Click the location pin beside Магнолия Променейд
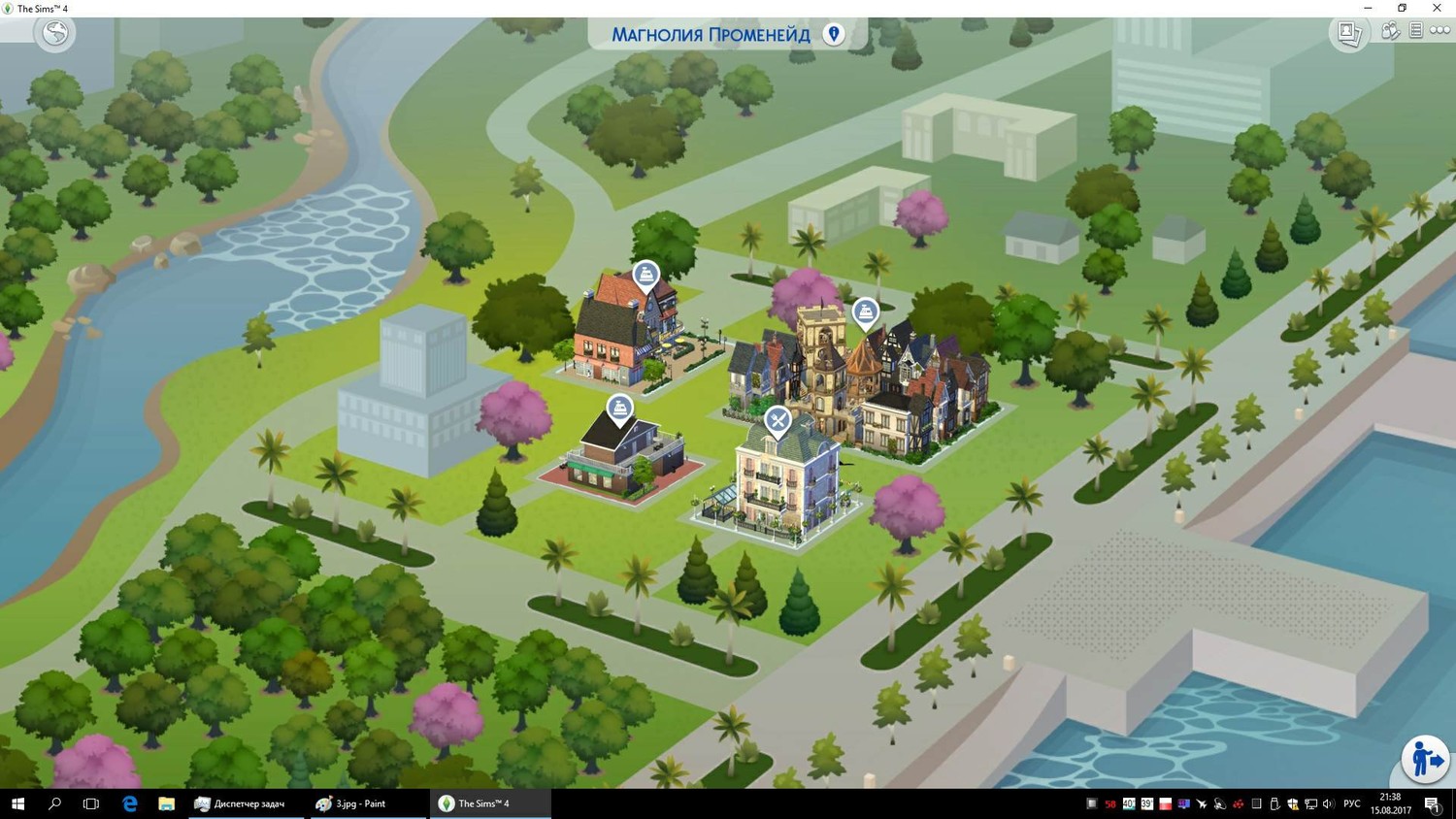Image resolution: width=1456 pixels, height=819 pixels. click(834, 34)
